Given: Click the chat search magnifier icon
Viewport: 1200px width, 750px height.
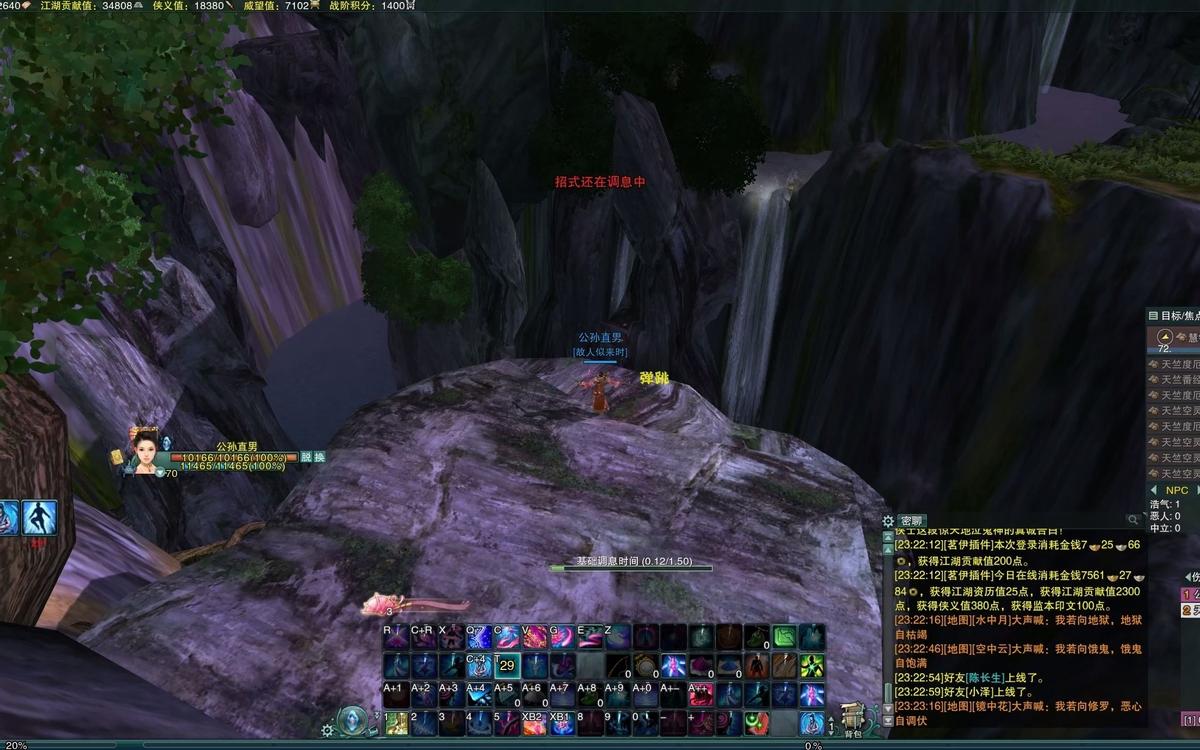Looking at the screenshot, I should point(1133,520).
